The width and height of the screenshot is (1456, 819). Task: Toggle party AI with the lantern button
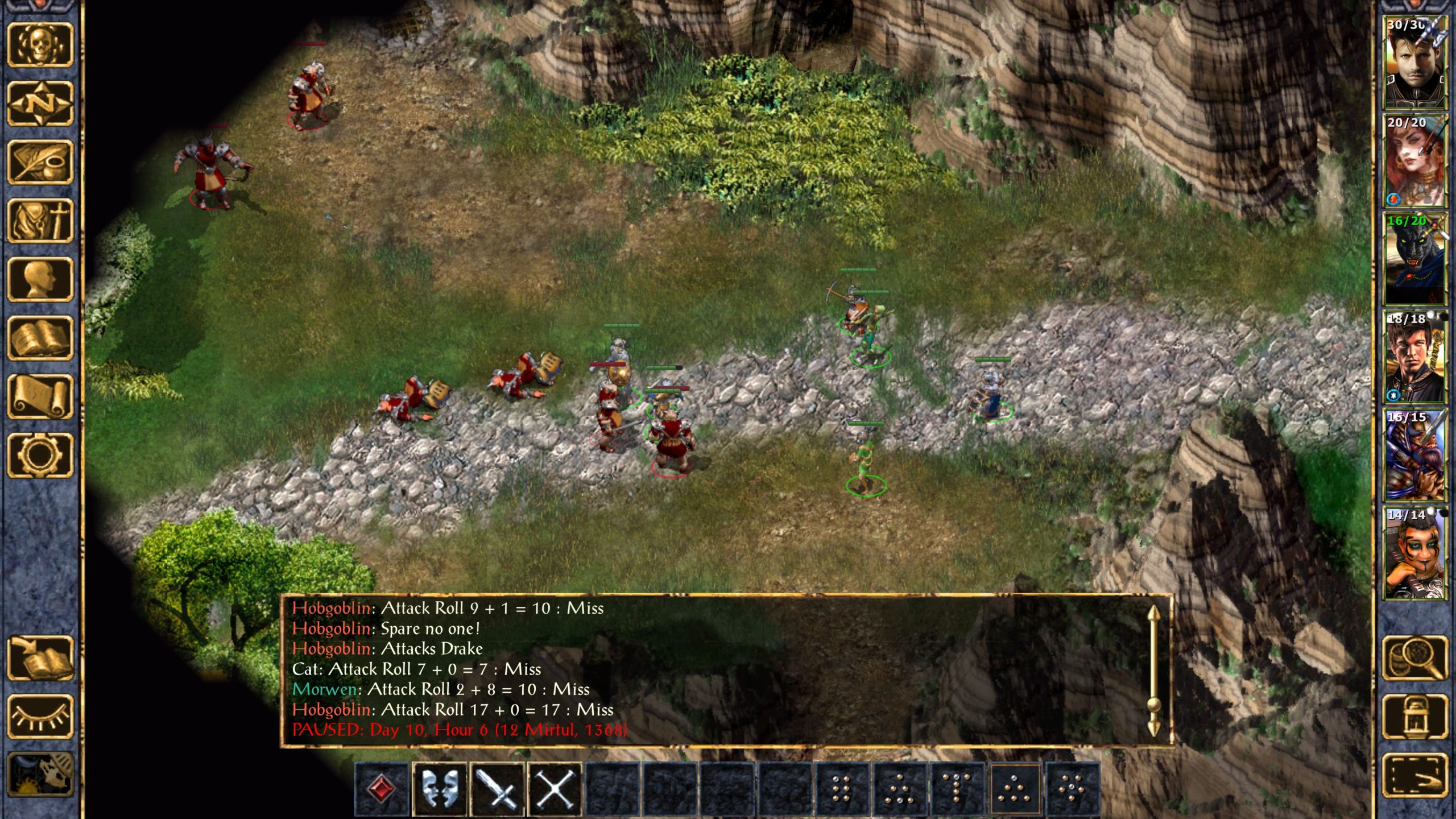click(x=1414, y=717)
